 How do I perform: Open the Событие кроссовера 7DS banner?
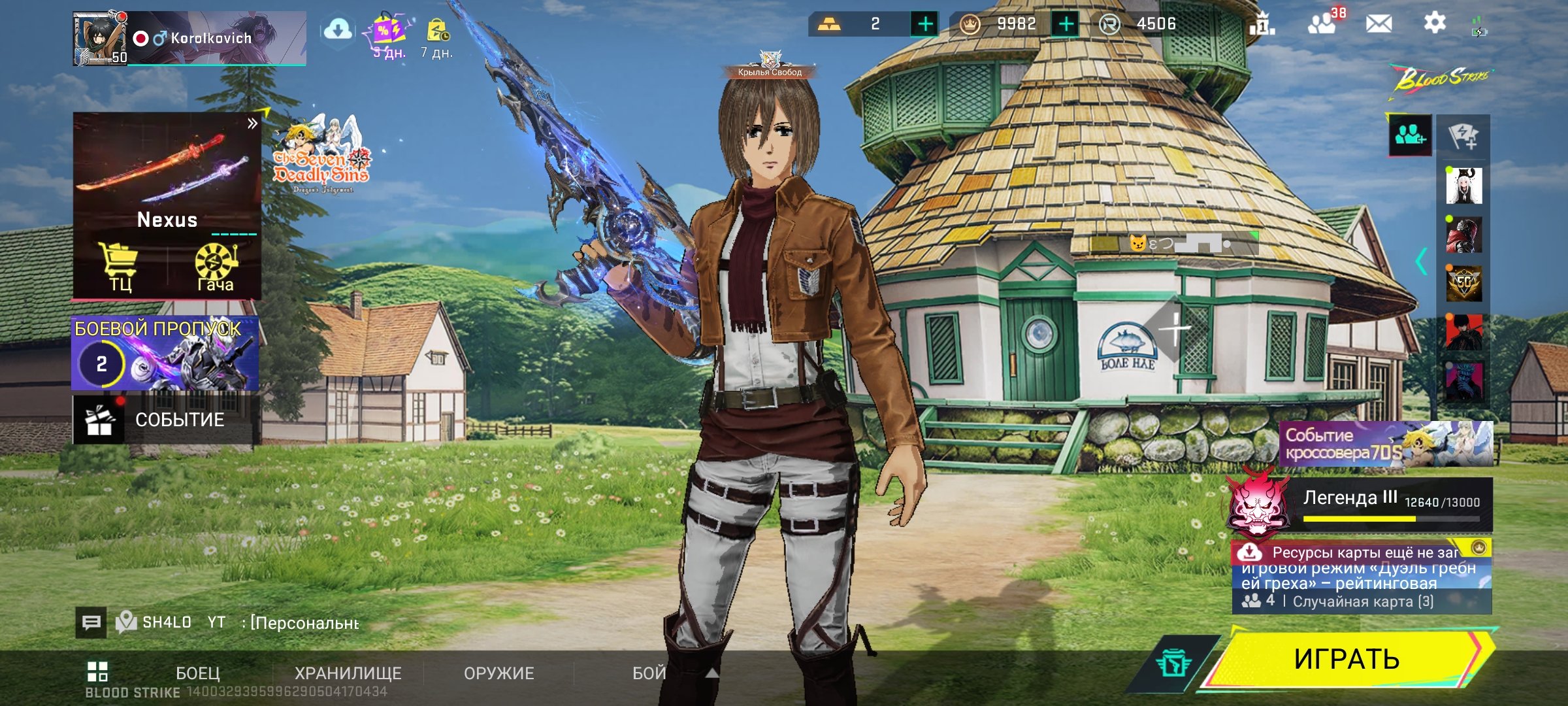[x=1385, y=444]
